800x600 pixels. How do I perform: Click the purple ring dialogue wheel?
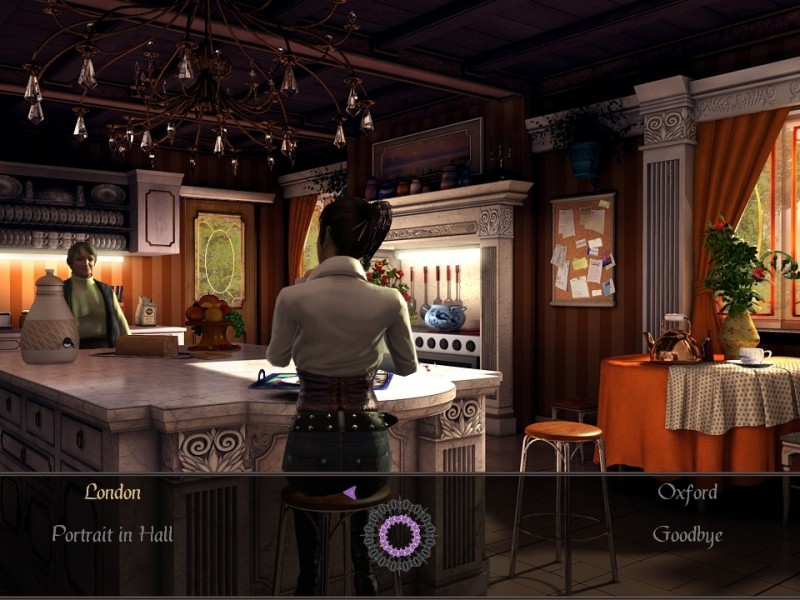click(399, 535)
